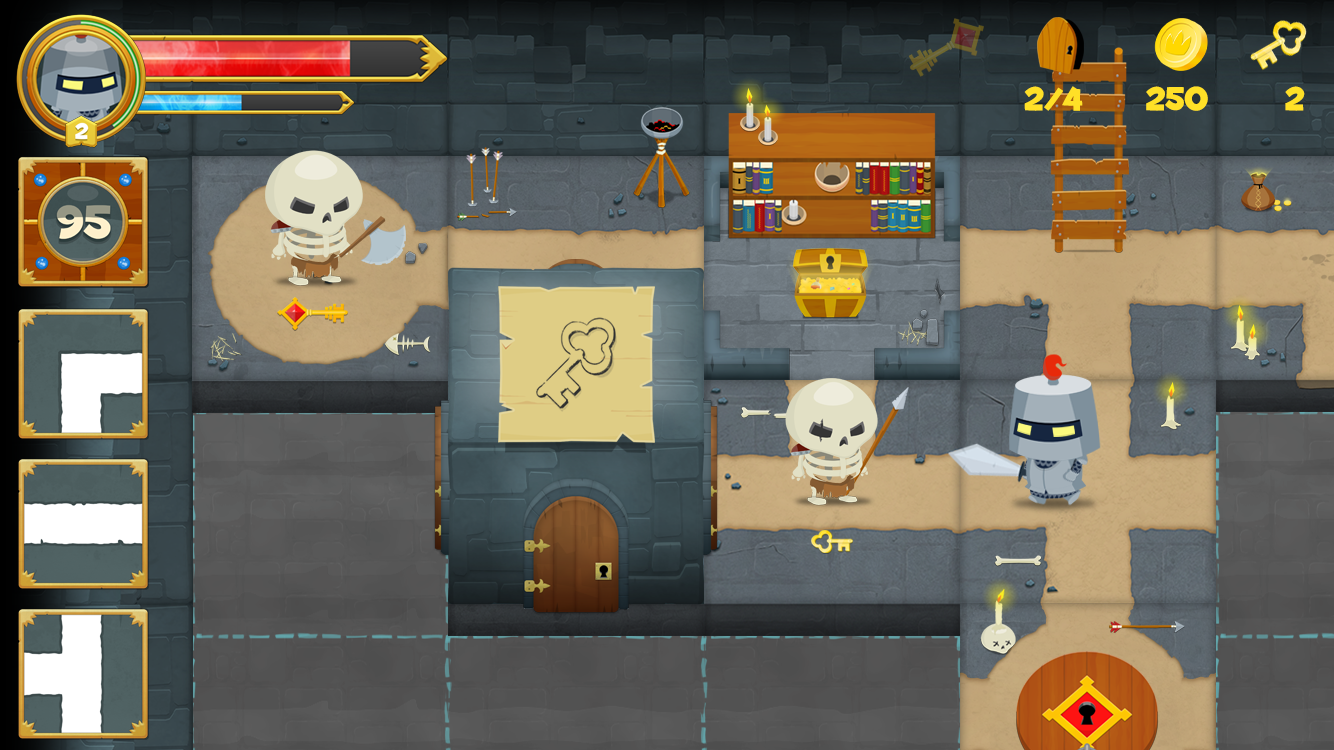Click the wooden door progress icon

click(1059, 45)
